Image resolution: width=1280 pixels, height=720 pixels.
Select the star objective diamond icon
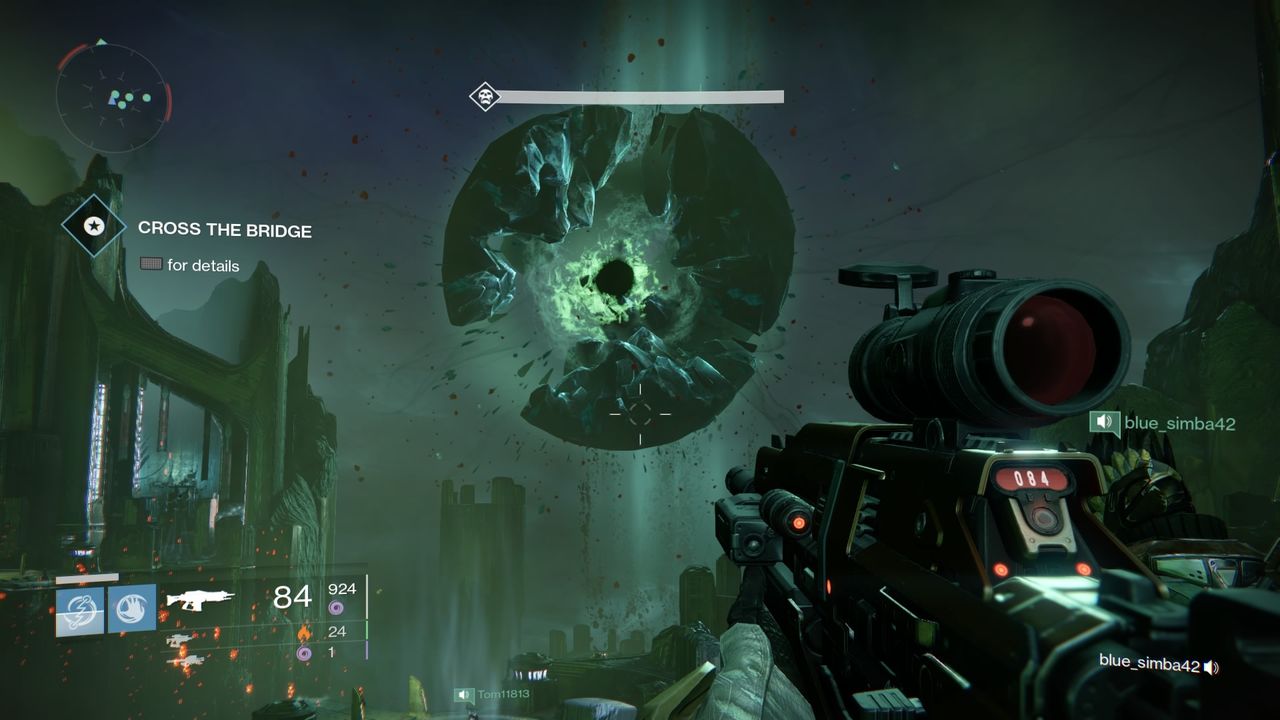tap(93, 227)
